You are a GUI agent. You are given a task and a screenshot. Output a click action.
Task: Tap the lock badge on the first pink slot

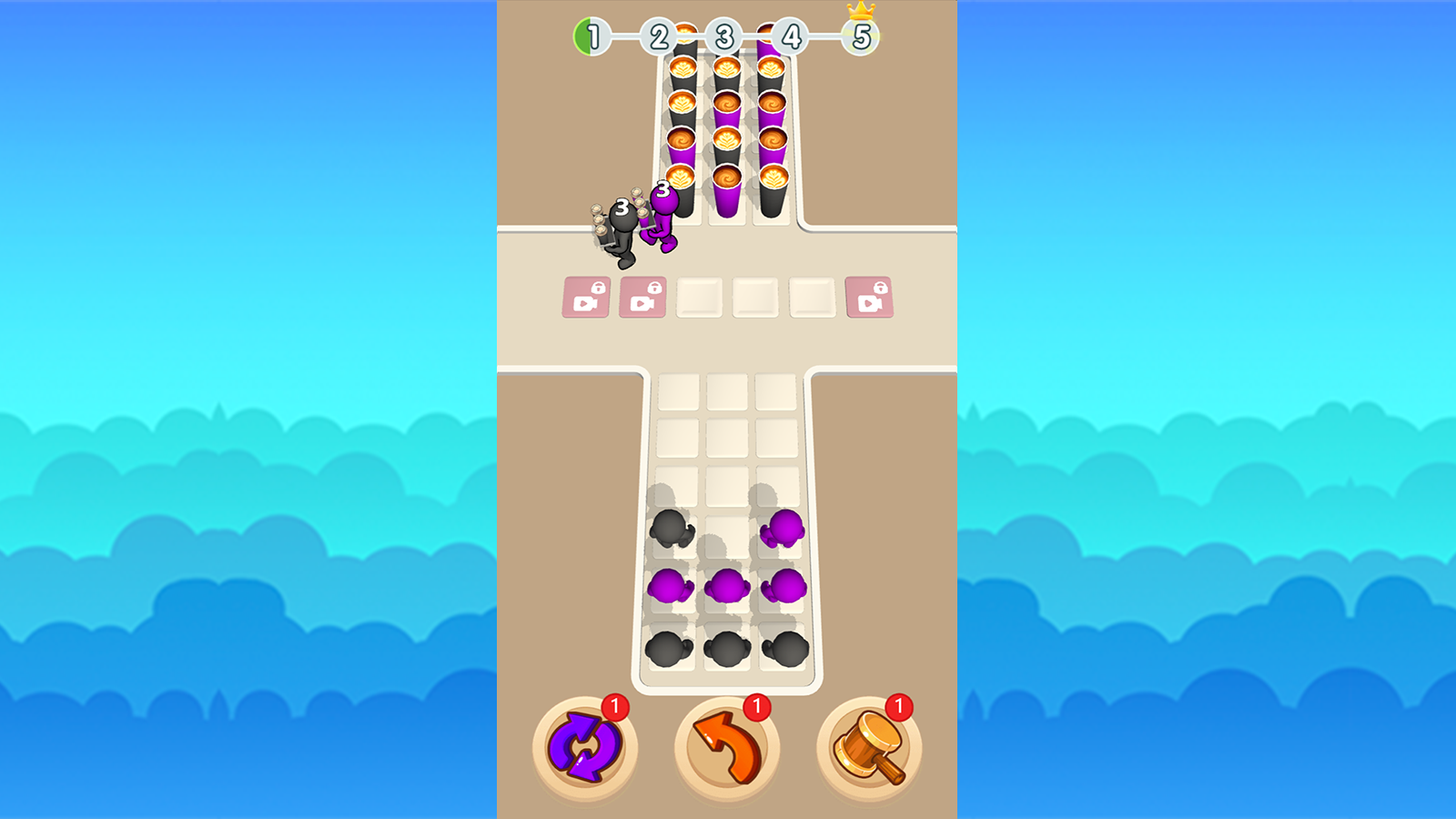pyautogui.click(x=598, y=287)
